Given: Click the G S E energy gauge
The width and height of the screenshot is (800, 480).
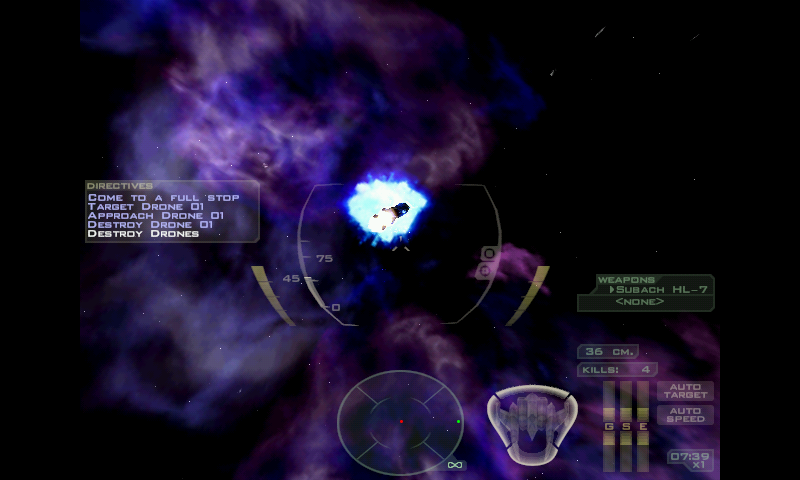Looking at the screenshot, I should pyautogui.click(x=627, y=425).
